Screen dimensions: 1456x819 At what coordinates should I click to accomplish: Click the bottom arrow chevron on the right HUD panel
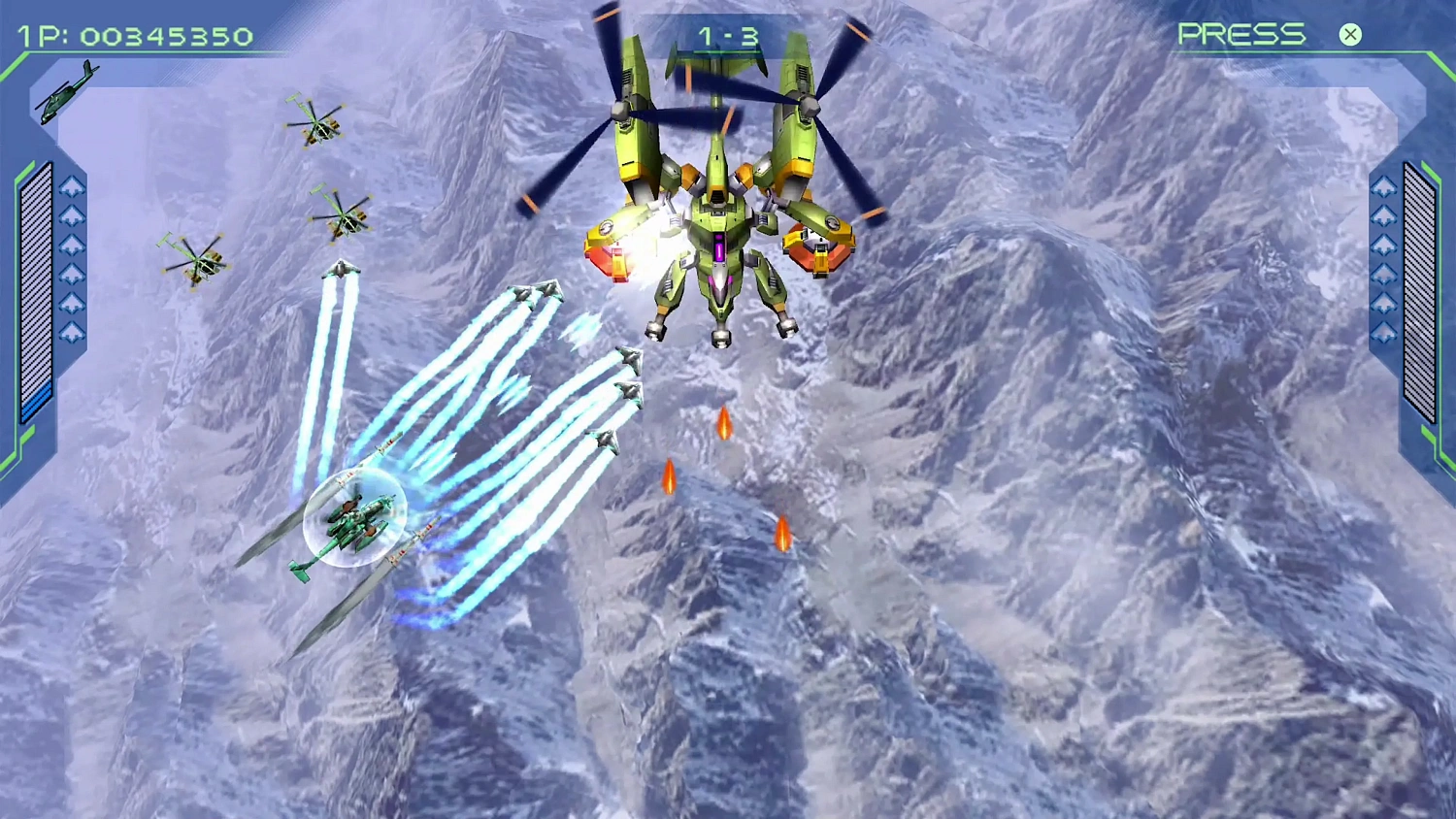[1383, 330]
